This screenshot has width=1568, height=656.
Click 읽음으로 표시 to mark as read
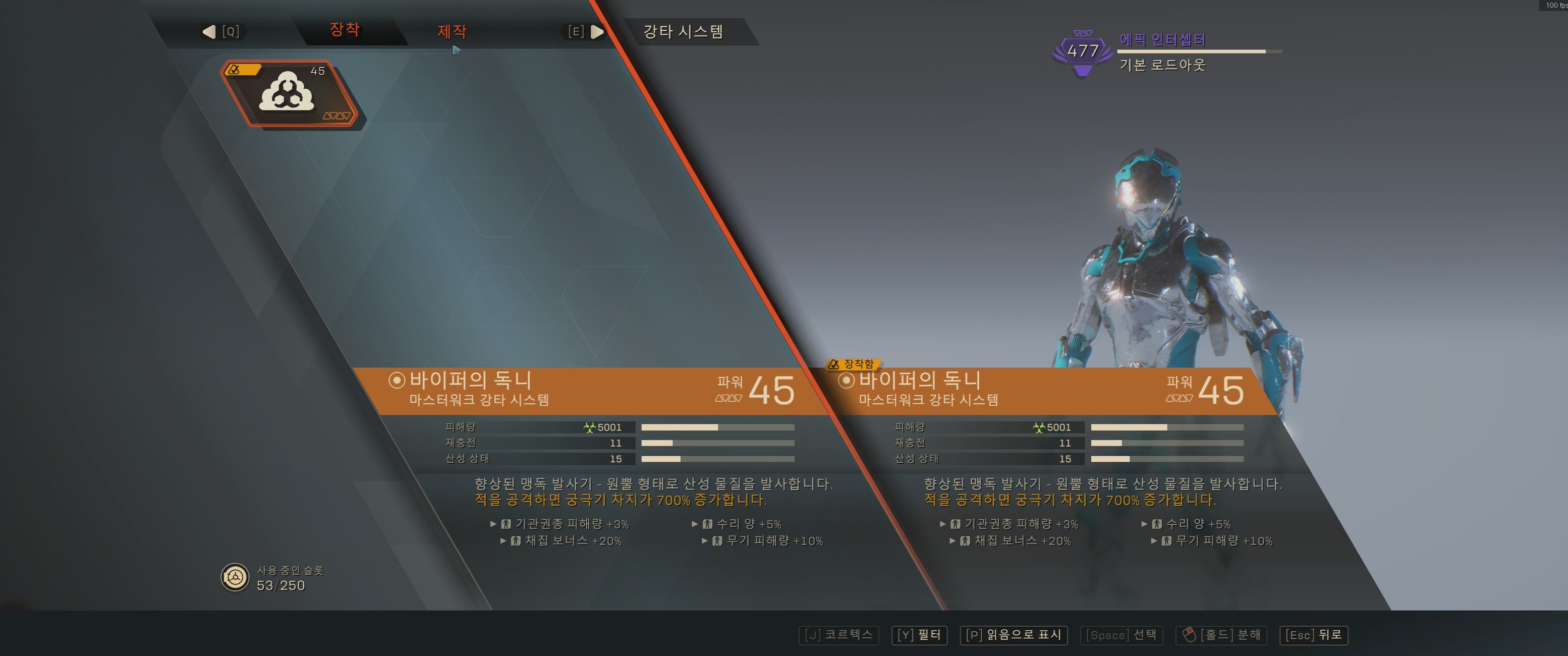pos(1013,635)
